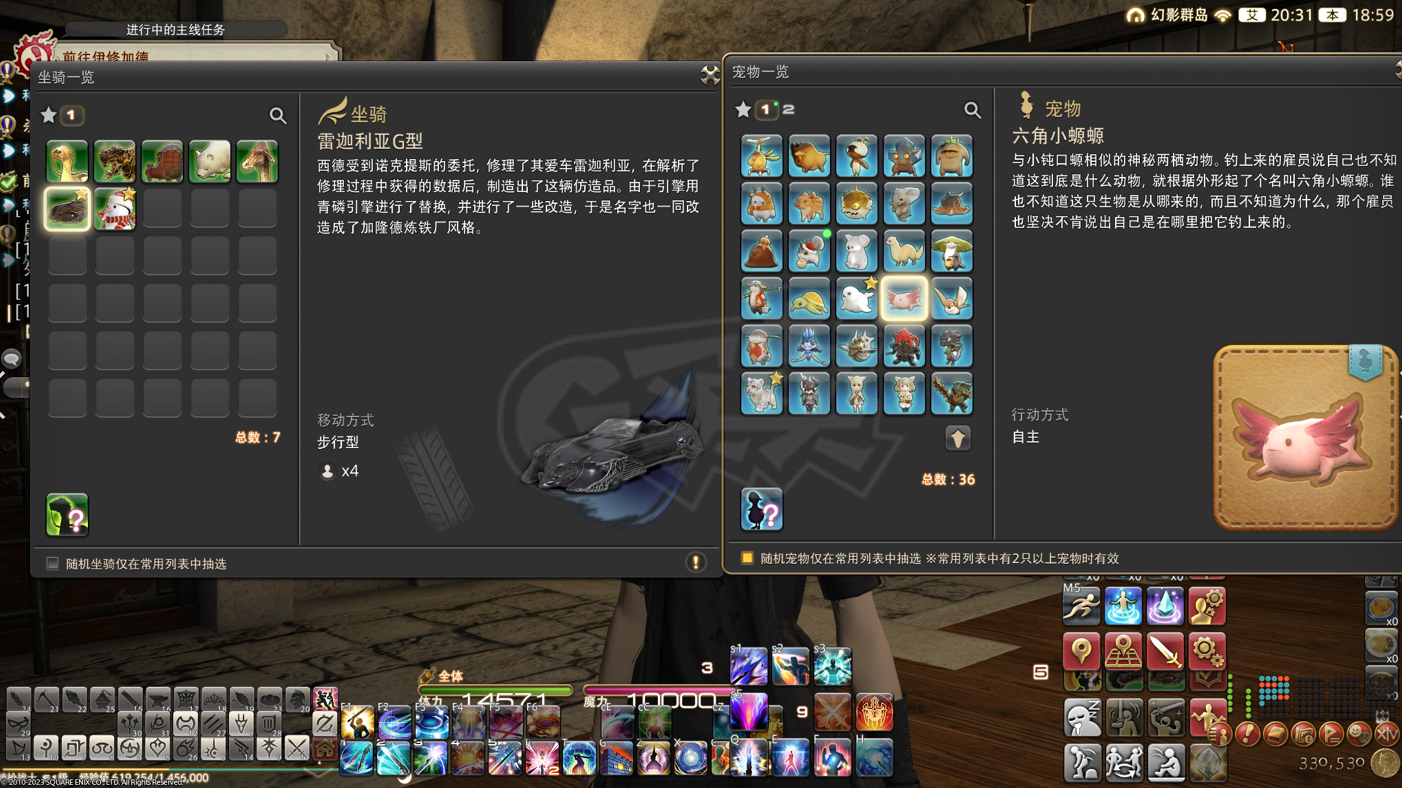Select the pink axolotl minion icon
Viewport: 1402px width, 788px height.
tap(905, 298)
